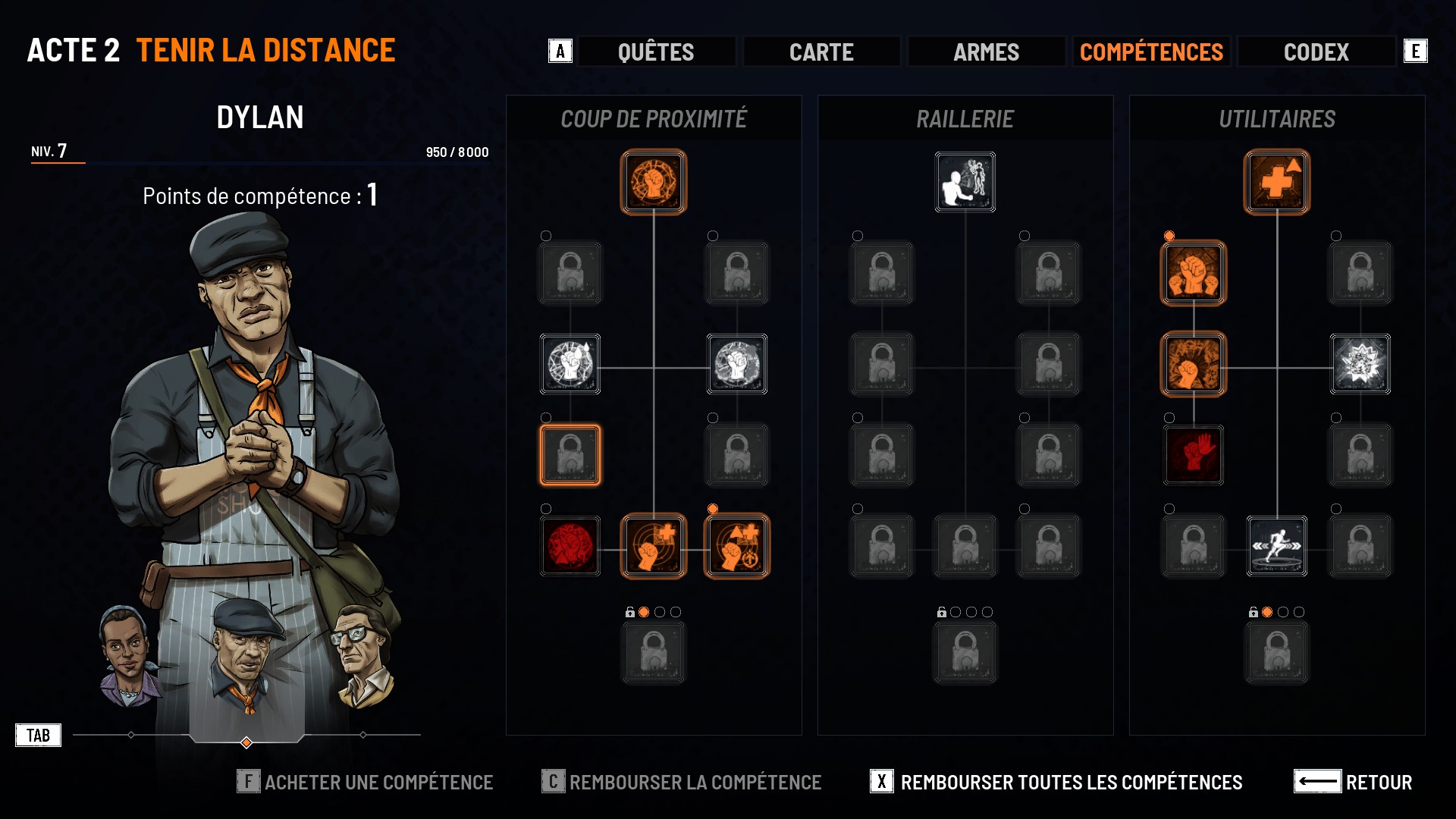Screen dimensions: 1456x819
Task: Open the Armes tab
Action: [986, 52]
